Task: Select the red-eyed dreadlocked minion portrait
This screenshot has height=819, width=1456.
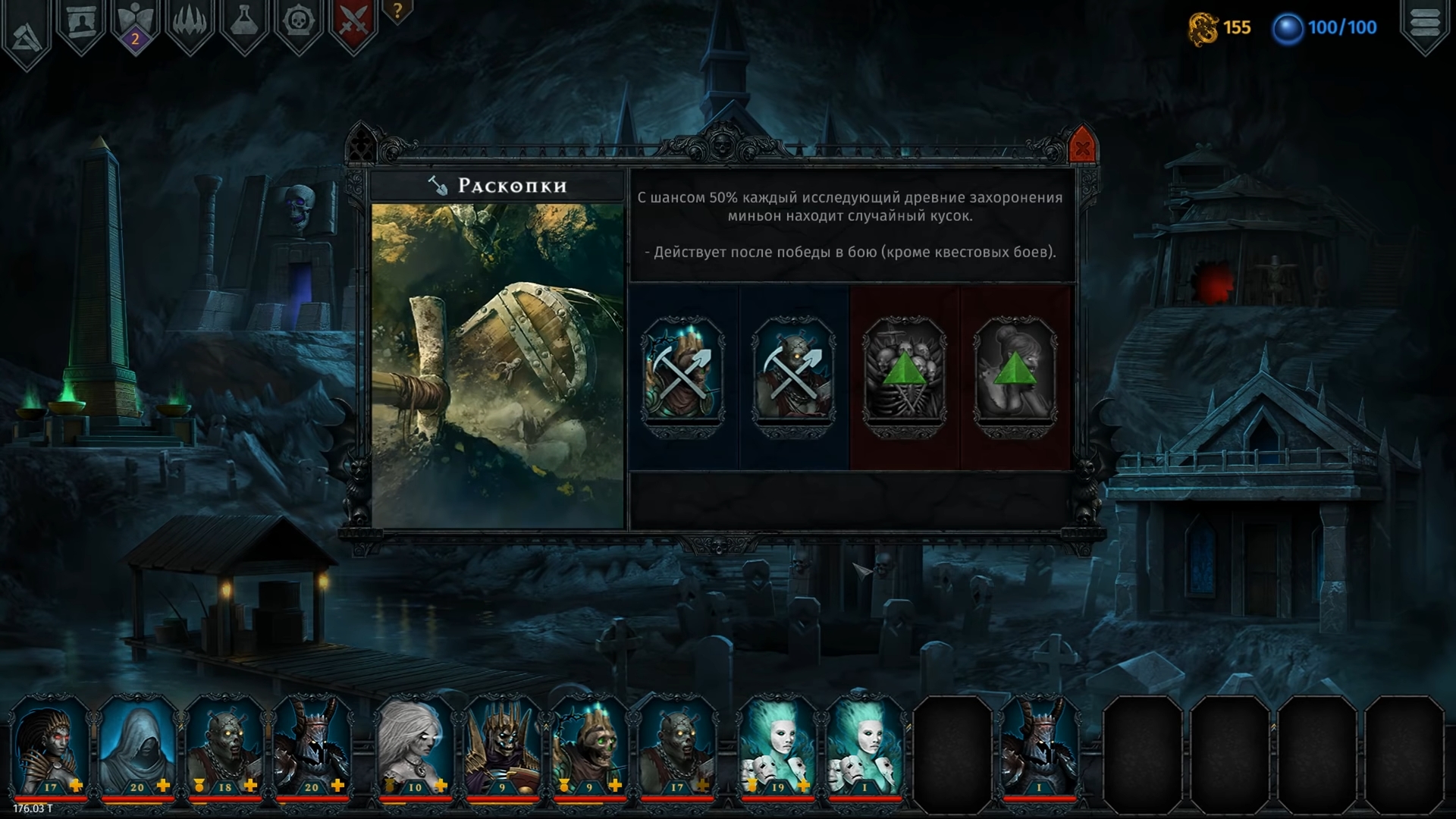Action: tap(50, 747)
